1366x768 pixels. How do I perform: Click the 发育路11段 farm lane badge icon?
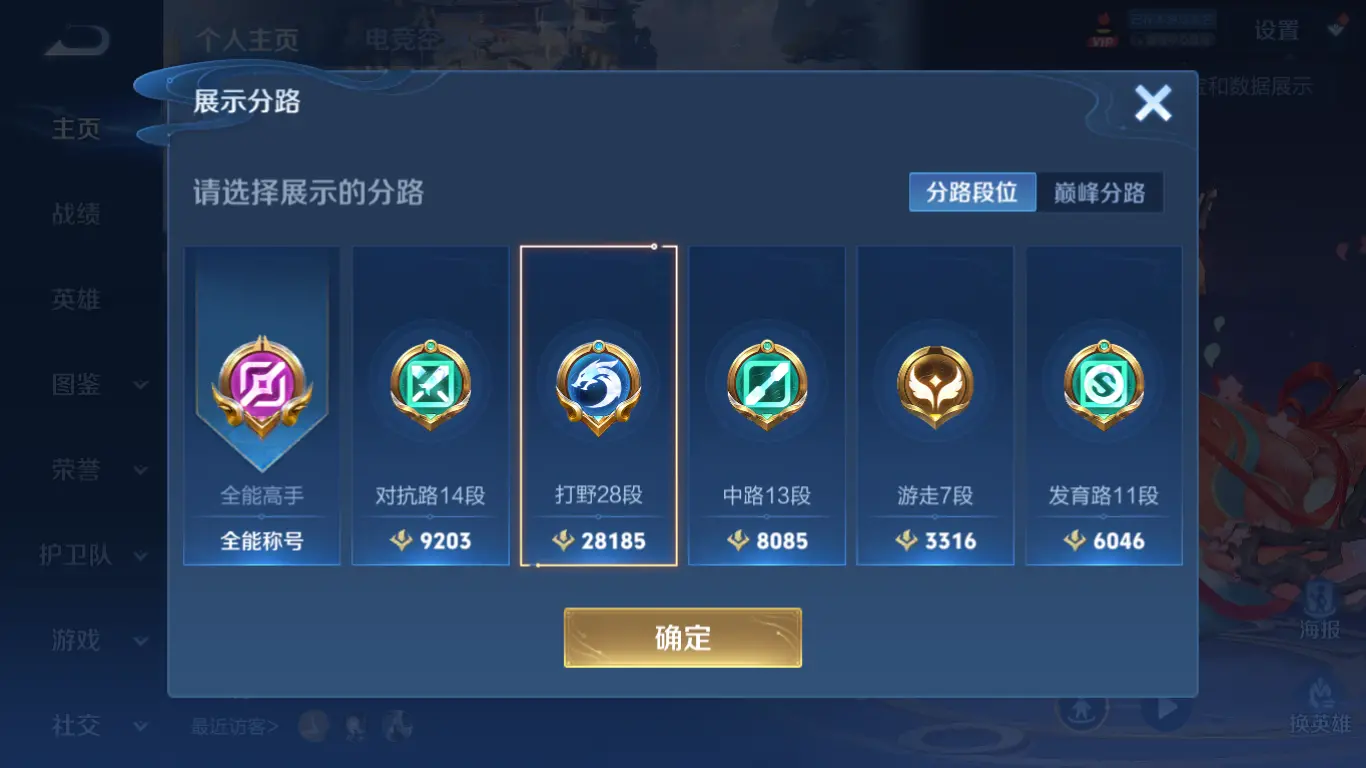(1103, 385)
